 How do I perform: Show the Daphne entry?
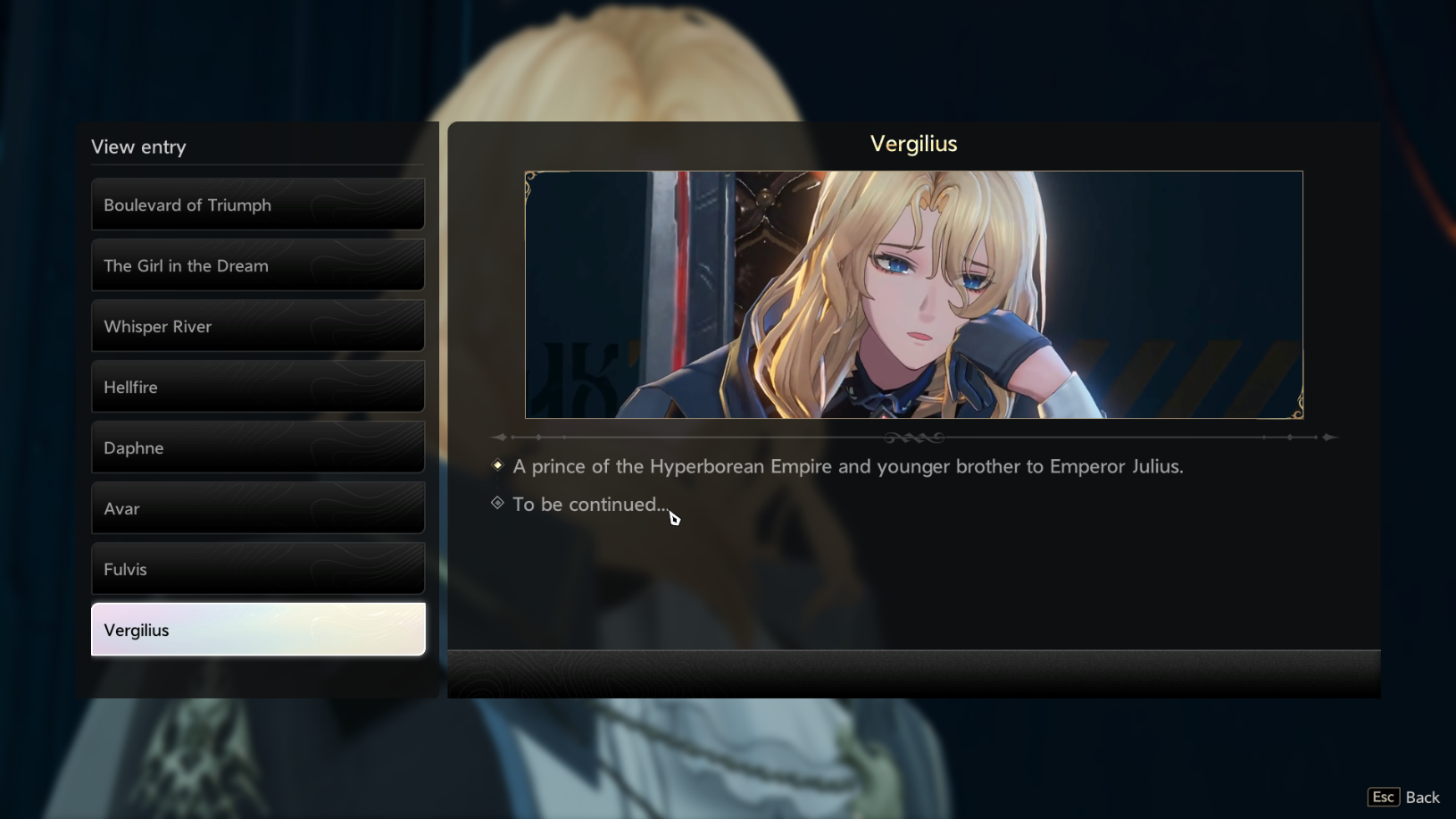[x=257, y=447]
